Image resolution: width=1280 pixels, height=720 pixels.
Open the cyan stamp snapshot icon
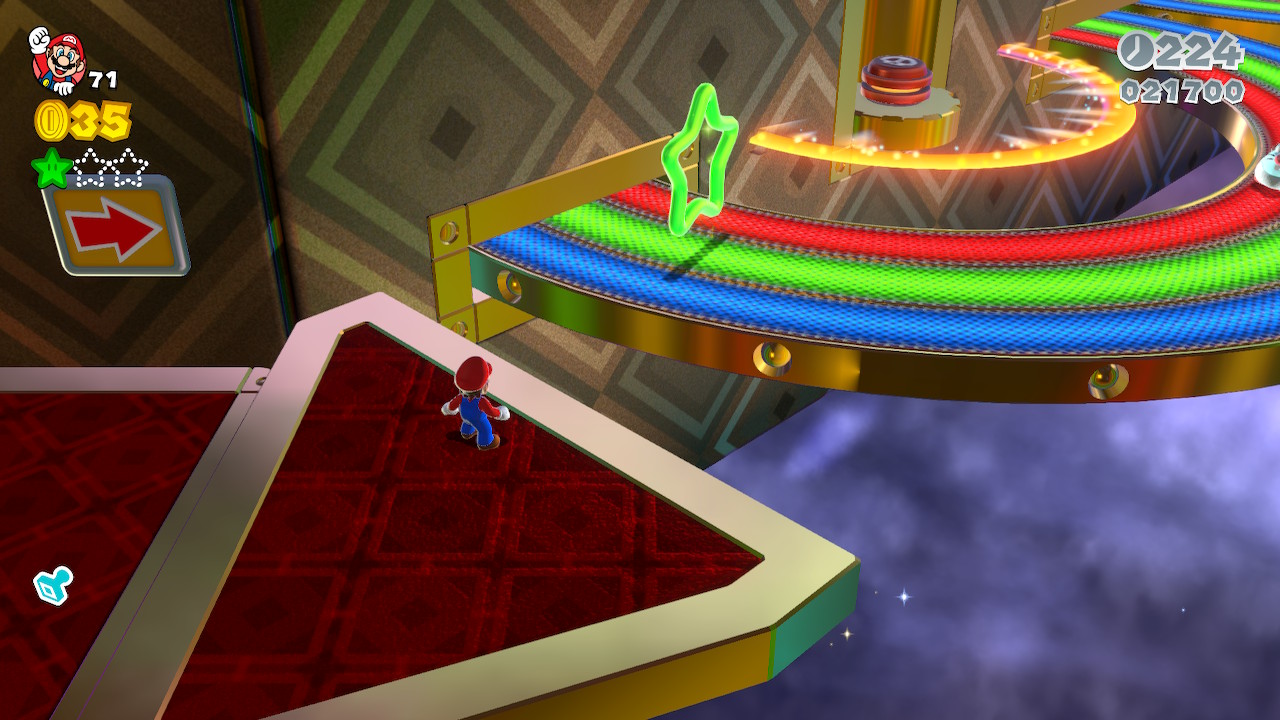point(52,585)
